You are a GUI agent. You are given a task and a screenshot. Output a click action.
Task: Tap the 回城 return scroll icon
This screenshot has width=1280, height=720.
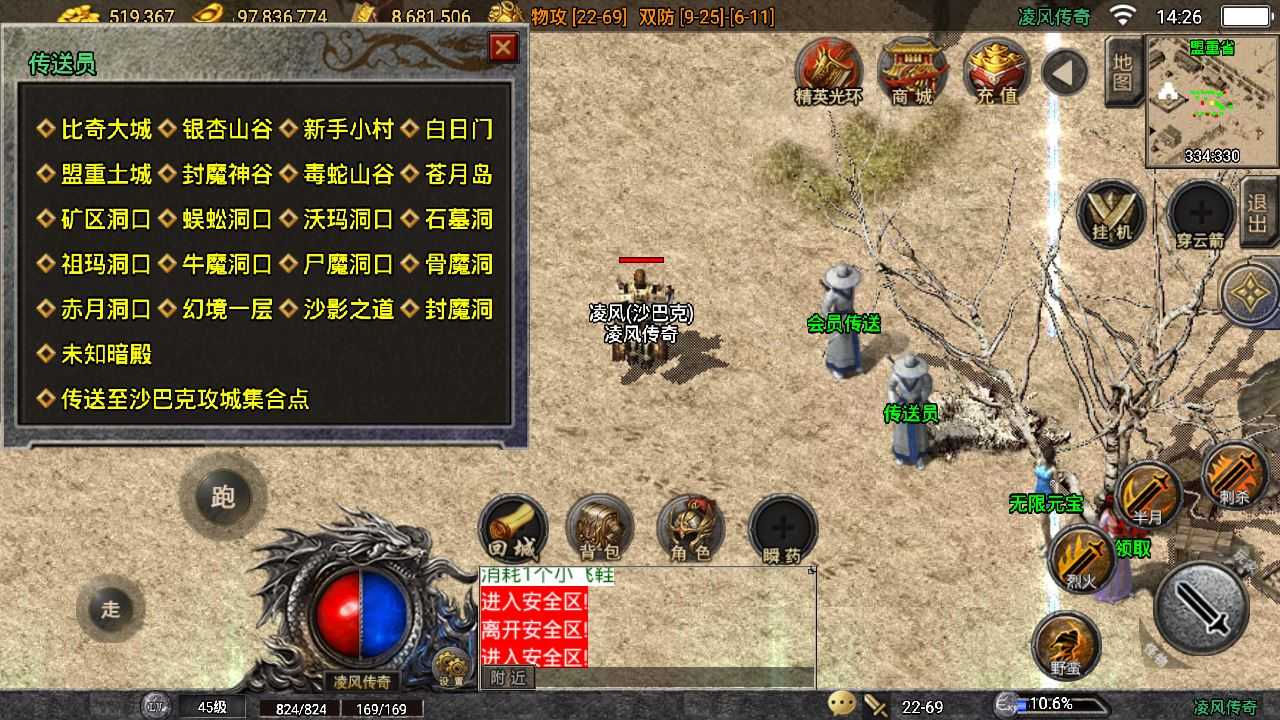coord(512,528)
